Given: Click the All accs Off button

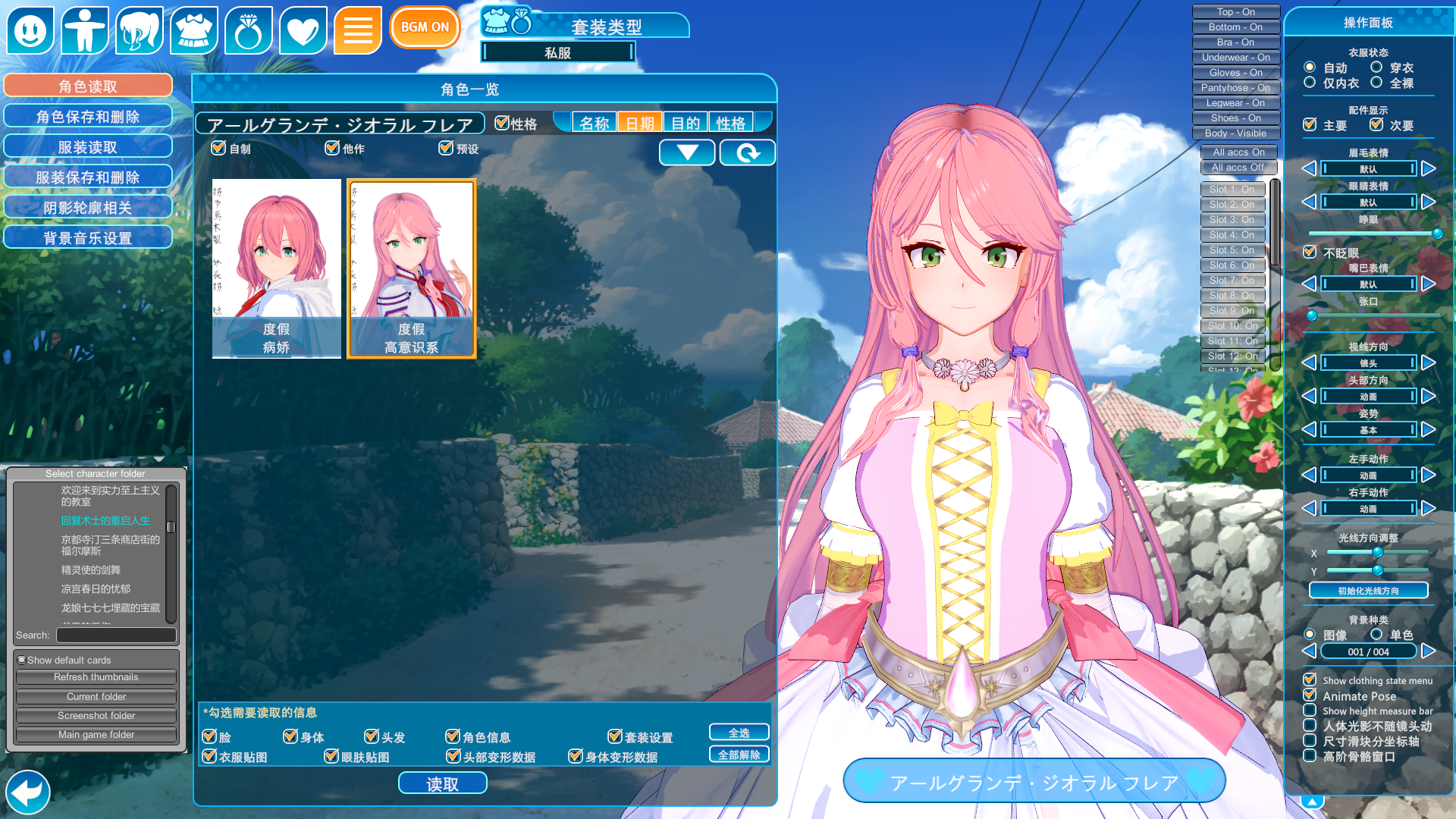Looking at the screenshot, I should coord(1238,168).
